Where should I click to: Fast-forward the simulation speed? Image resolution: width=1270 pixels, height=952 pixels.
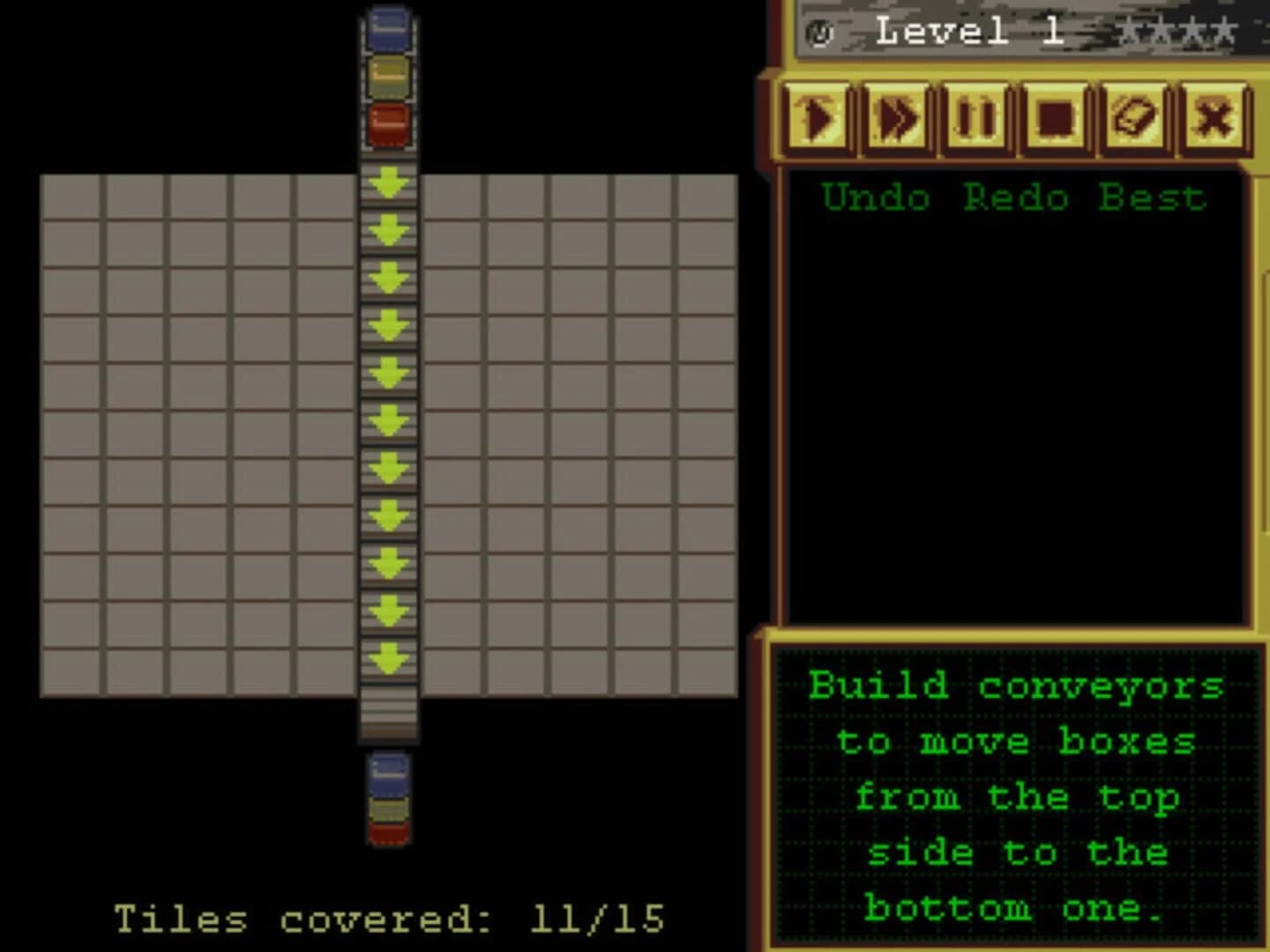tap(897, 119)
